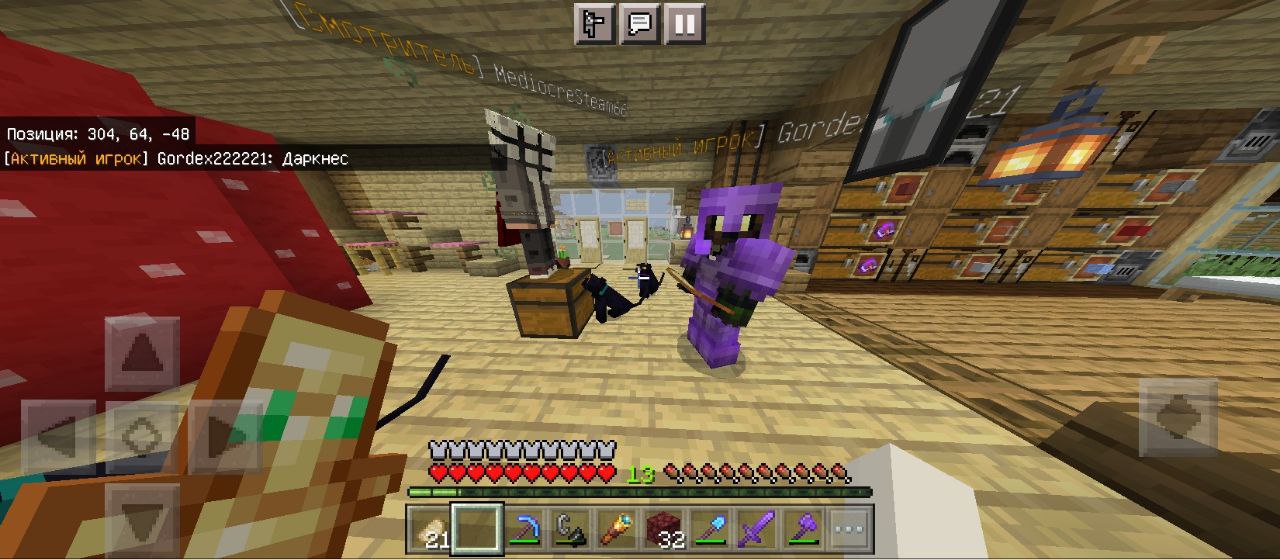This screenshot has height=559, width=1280.
Task: Tap the move backward arrow
Action: point(142,519)
